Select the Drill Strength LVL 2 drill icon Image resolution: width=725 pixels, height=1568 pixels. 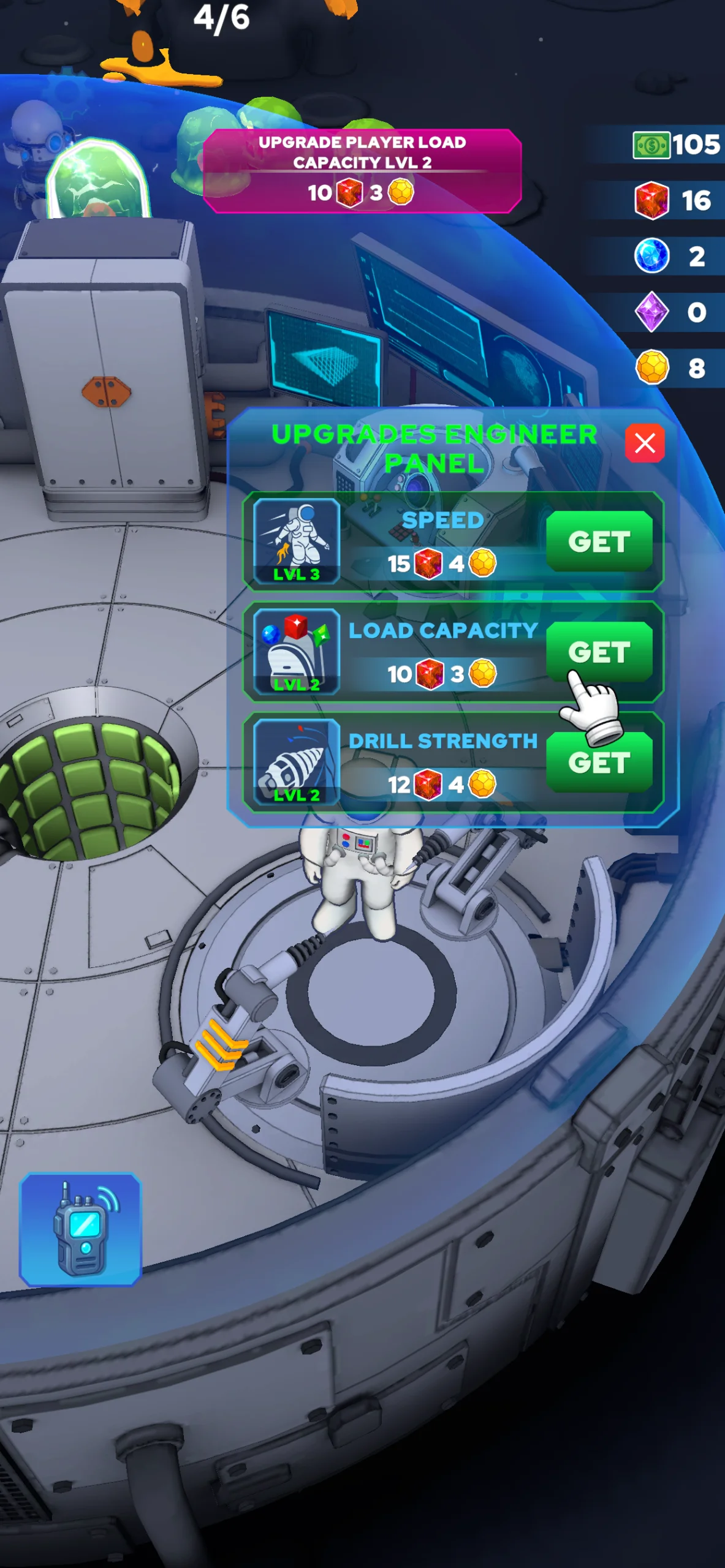coord(297,761)
